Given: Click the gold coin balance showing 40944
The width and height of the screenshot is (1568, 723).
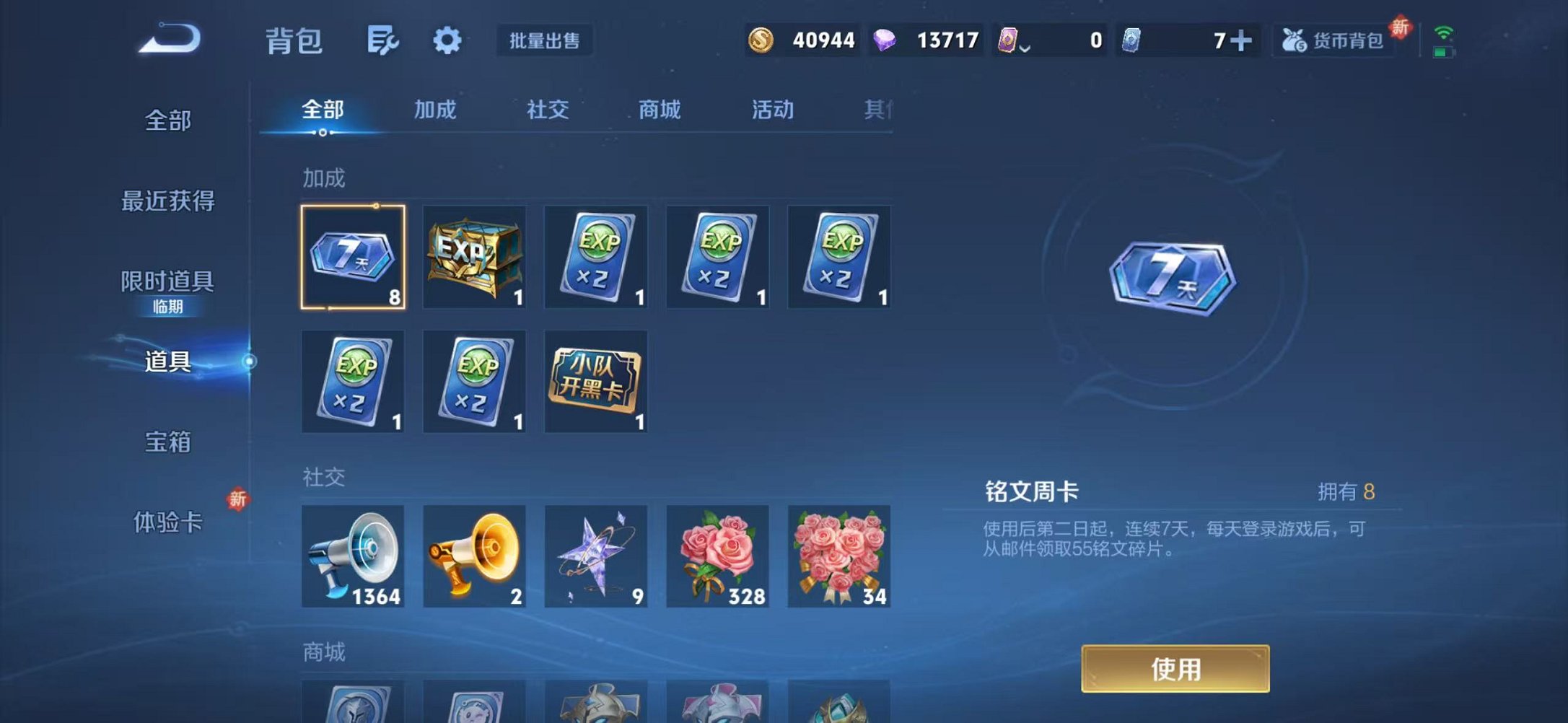Looking at the screenshot, I should [x=801, y=41].
